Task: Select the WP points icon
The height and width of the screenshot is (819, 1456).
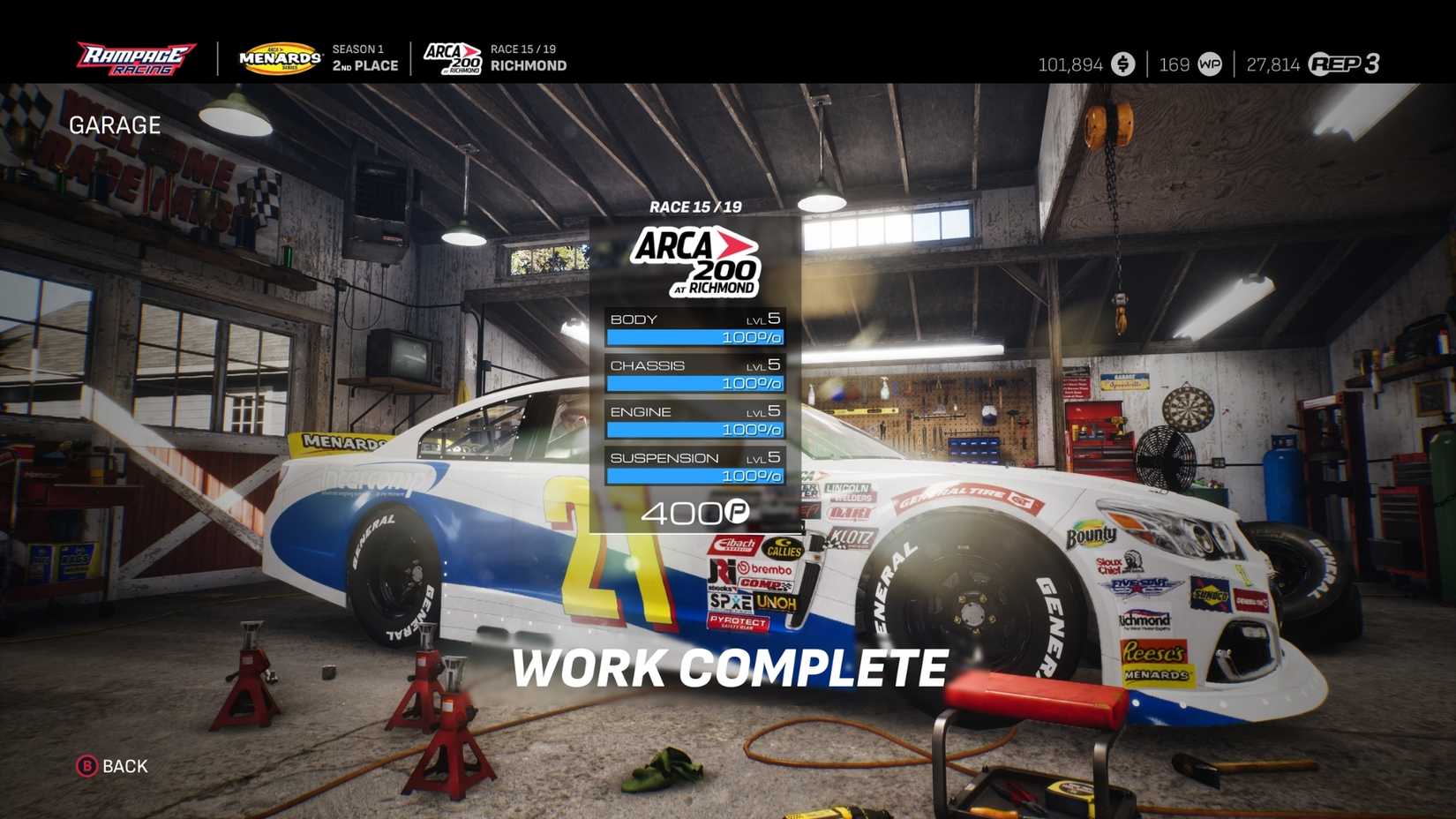Action: [x=1208, y=64]
